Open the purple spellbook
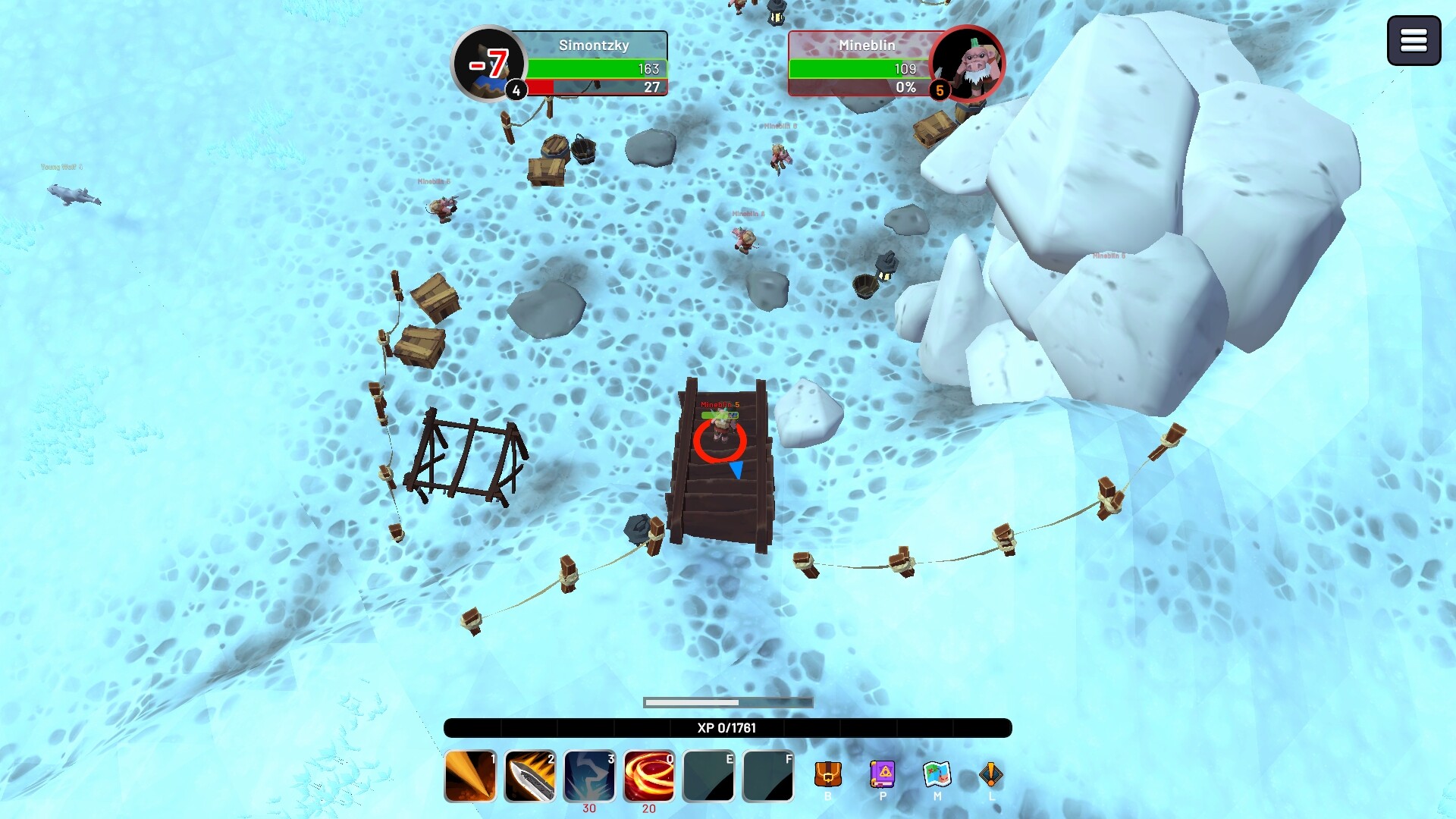This screenshot has height=819, width=1456. pyautogui.click(x=883, y=774)
